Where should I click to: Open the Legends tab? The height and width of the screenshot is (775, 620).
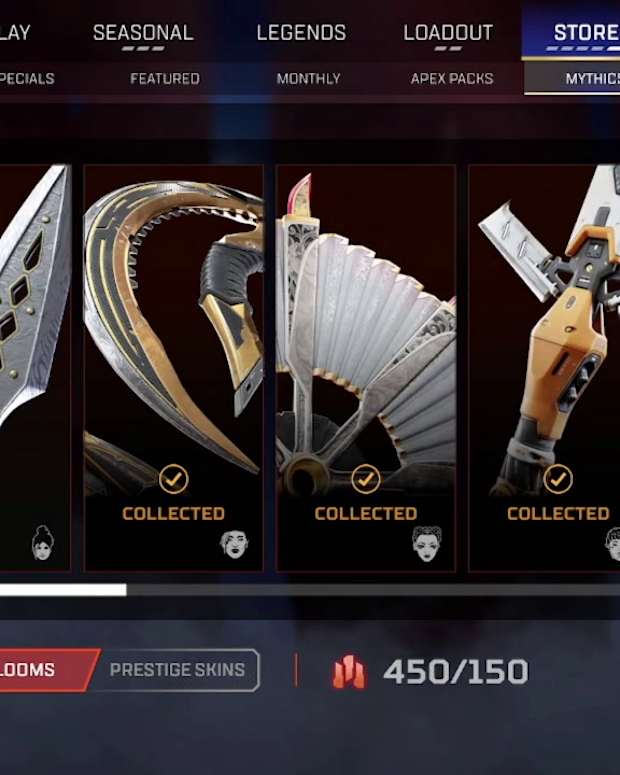[301, 32]
